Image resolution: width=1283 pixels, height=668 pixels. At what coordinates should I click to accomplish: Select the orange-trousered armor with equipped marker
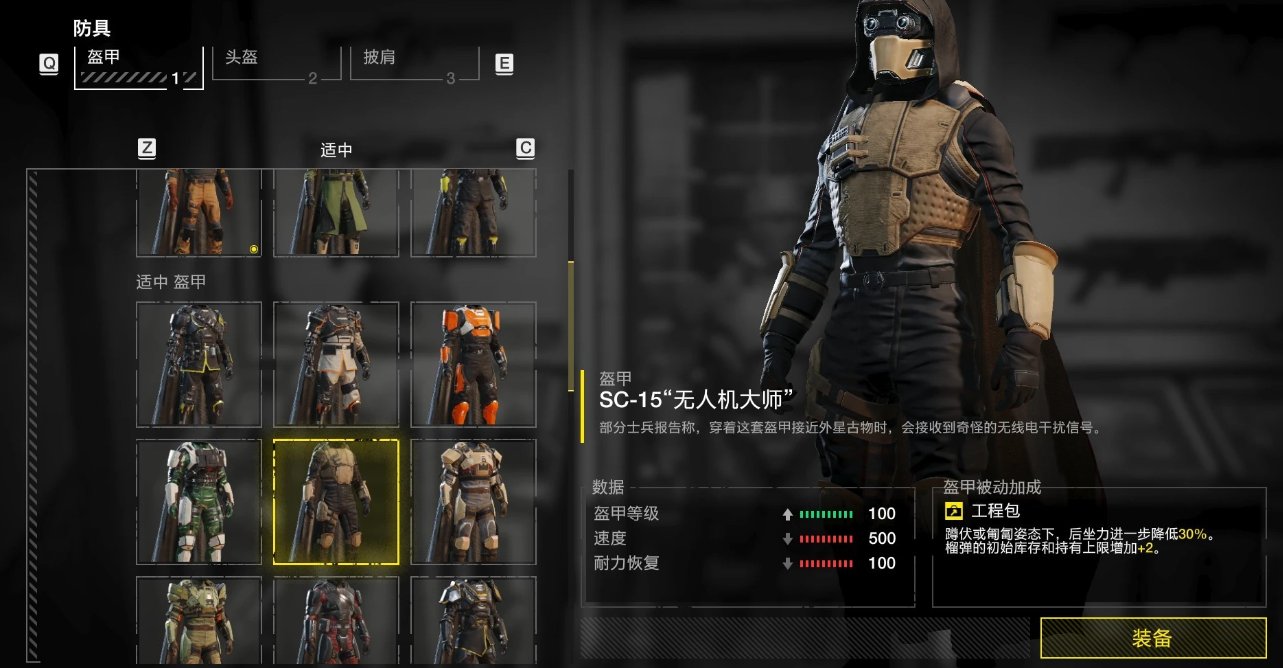click(x=199, y=212)
